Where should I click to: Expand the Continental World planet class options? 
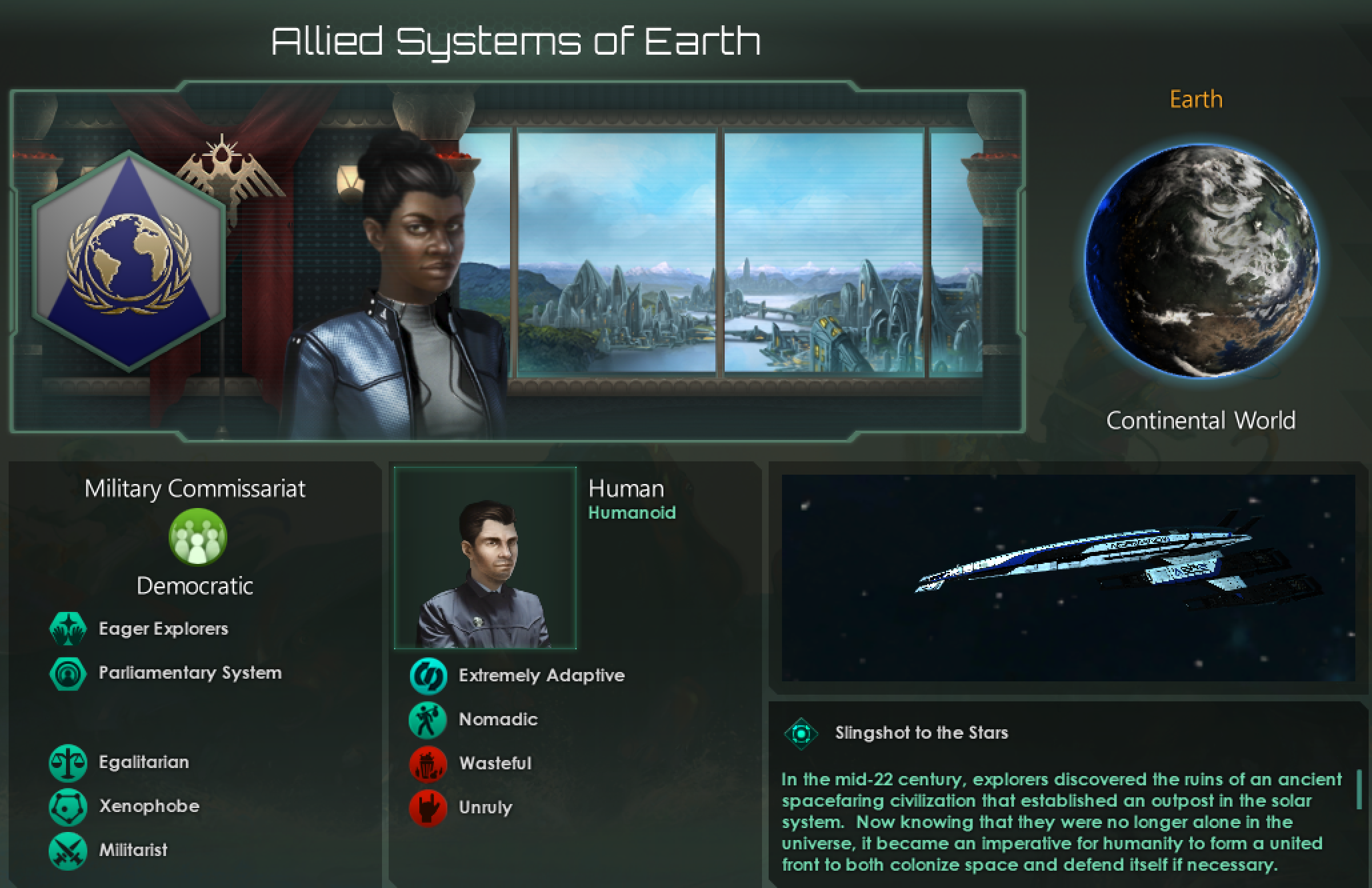pos(1200,420)
